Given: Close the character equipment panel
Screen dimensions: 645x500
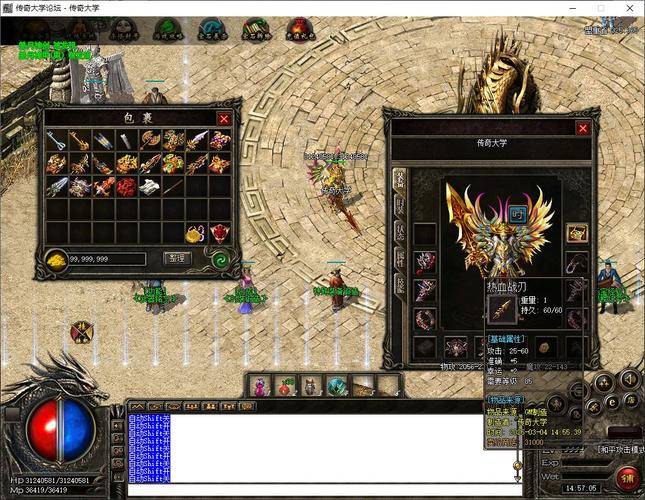Looking at the screenshot, I should (583, 128).
